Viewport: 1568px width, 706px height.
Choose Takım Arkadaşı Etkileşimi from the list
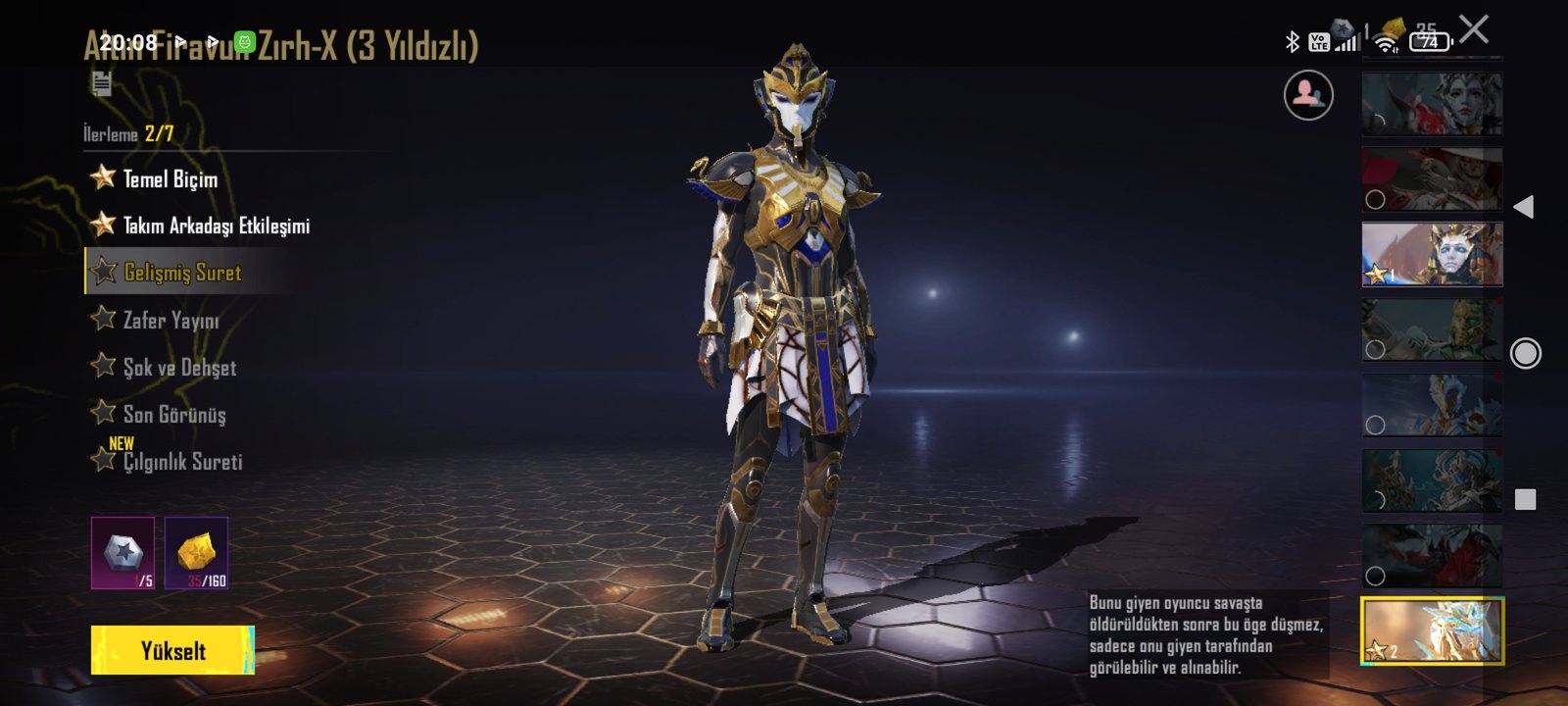(216, 226)
